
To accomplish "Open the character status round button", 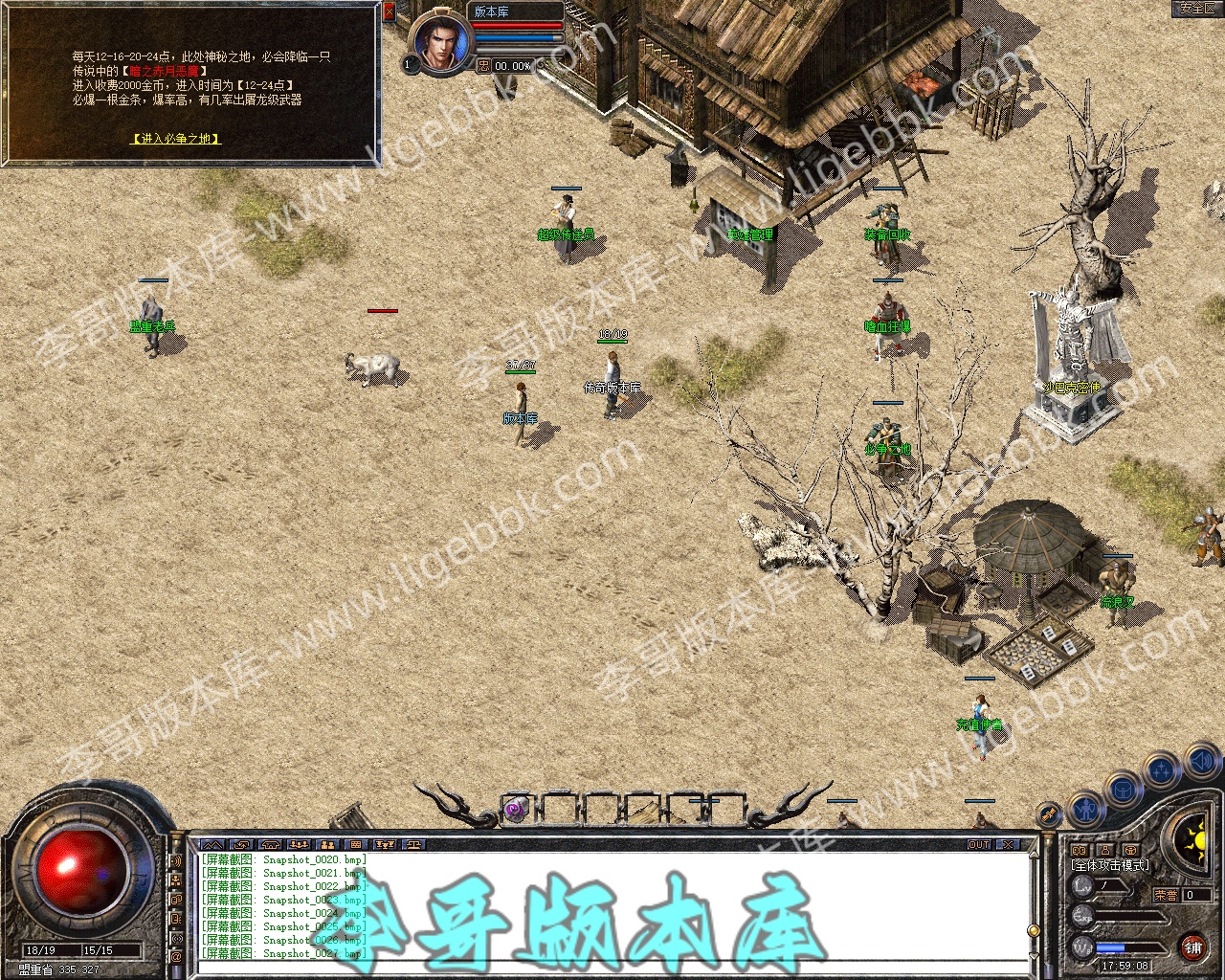I will (x=1087, y=810).
